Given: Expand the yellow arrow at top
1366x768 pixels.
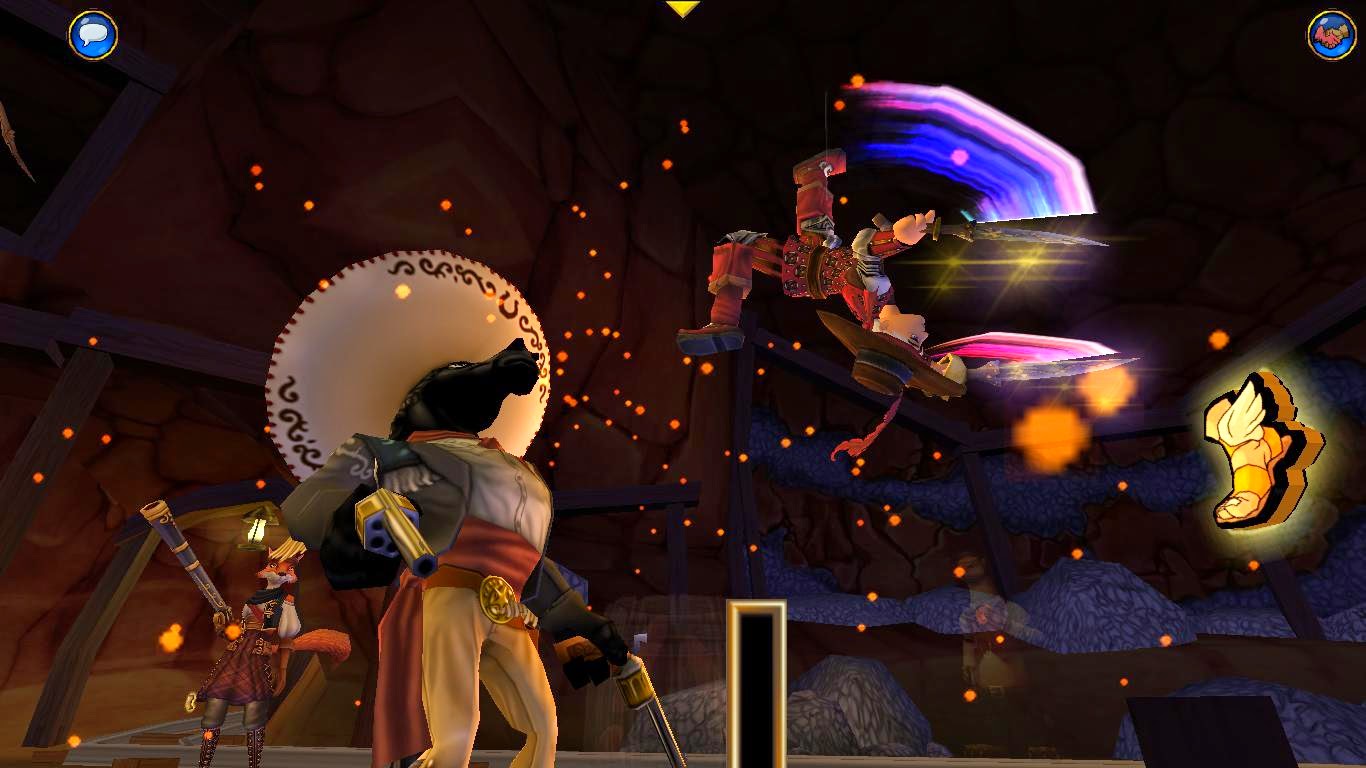Looking at the screenshot, I should [x=682, y=9].
